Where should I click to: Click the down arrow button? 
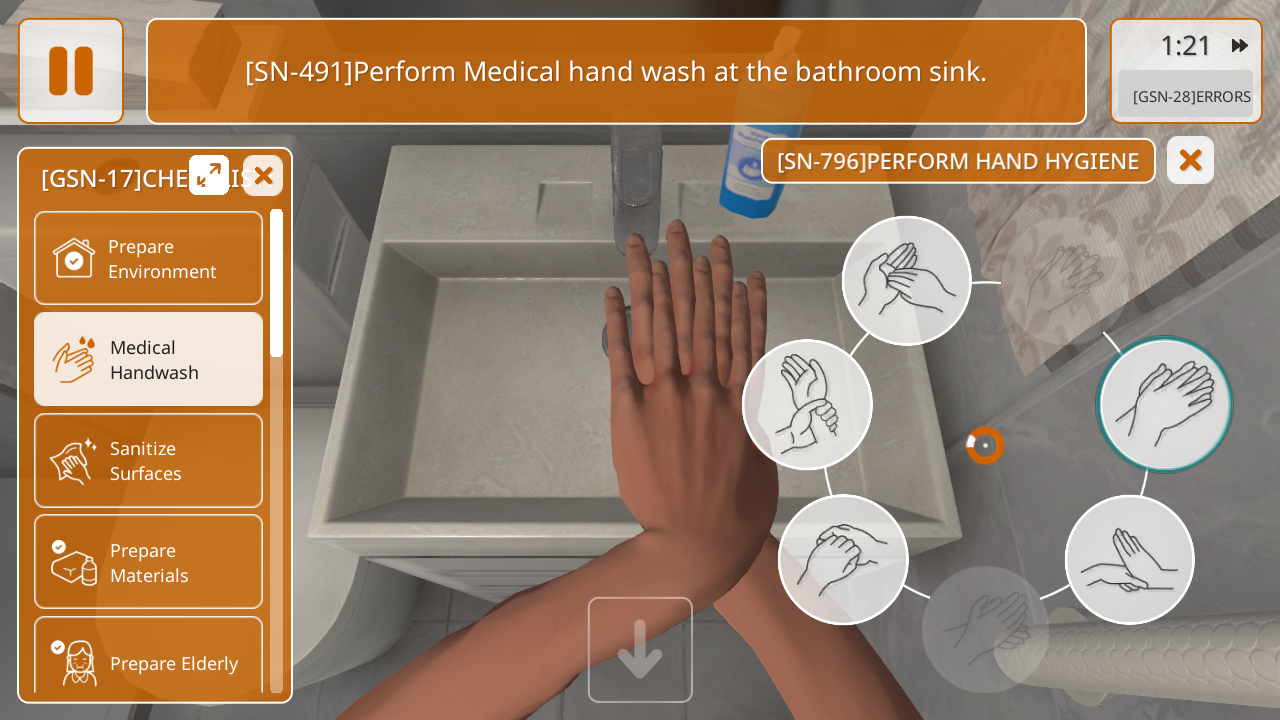tap(640, 649)
